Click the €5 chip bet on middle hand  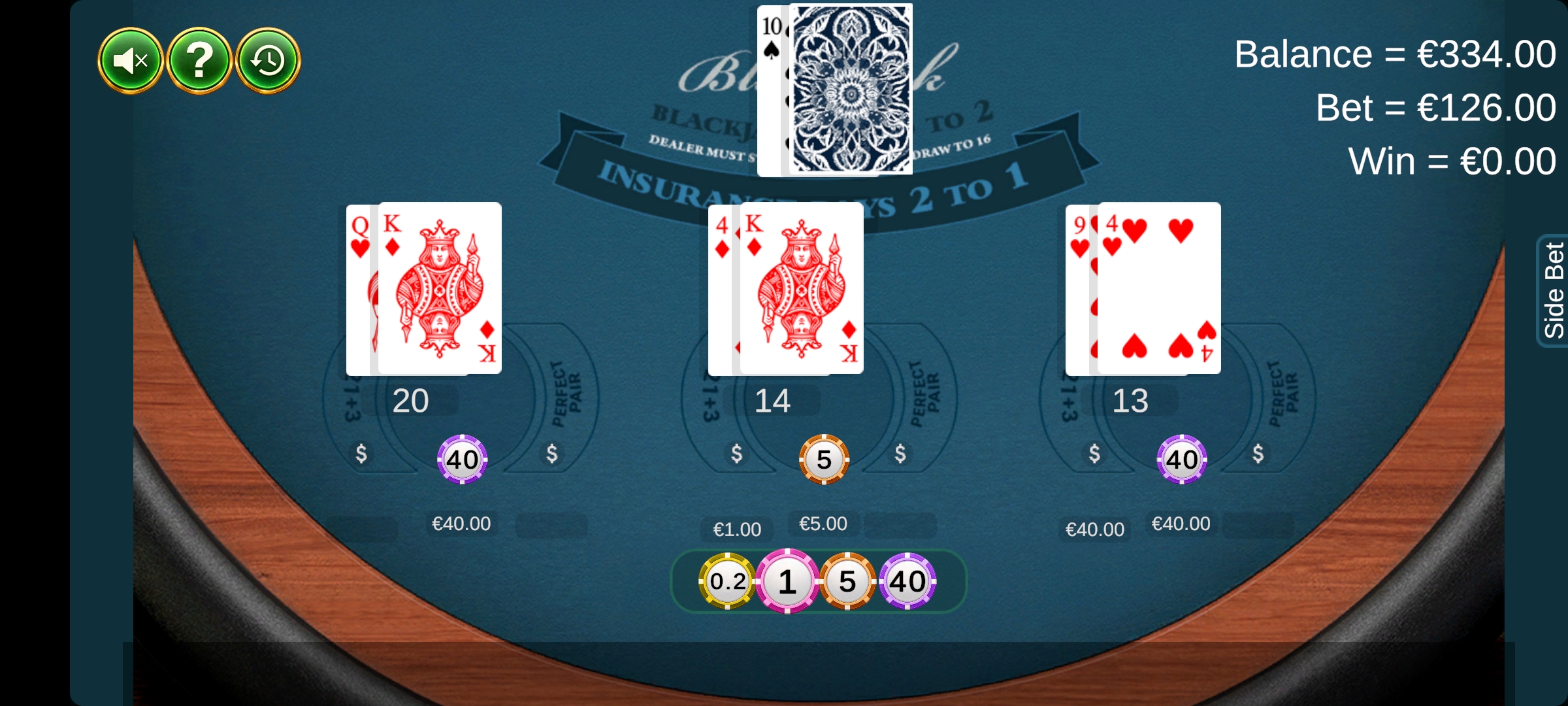823,458
